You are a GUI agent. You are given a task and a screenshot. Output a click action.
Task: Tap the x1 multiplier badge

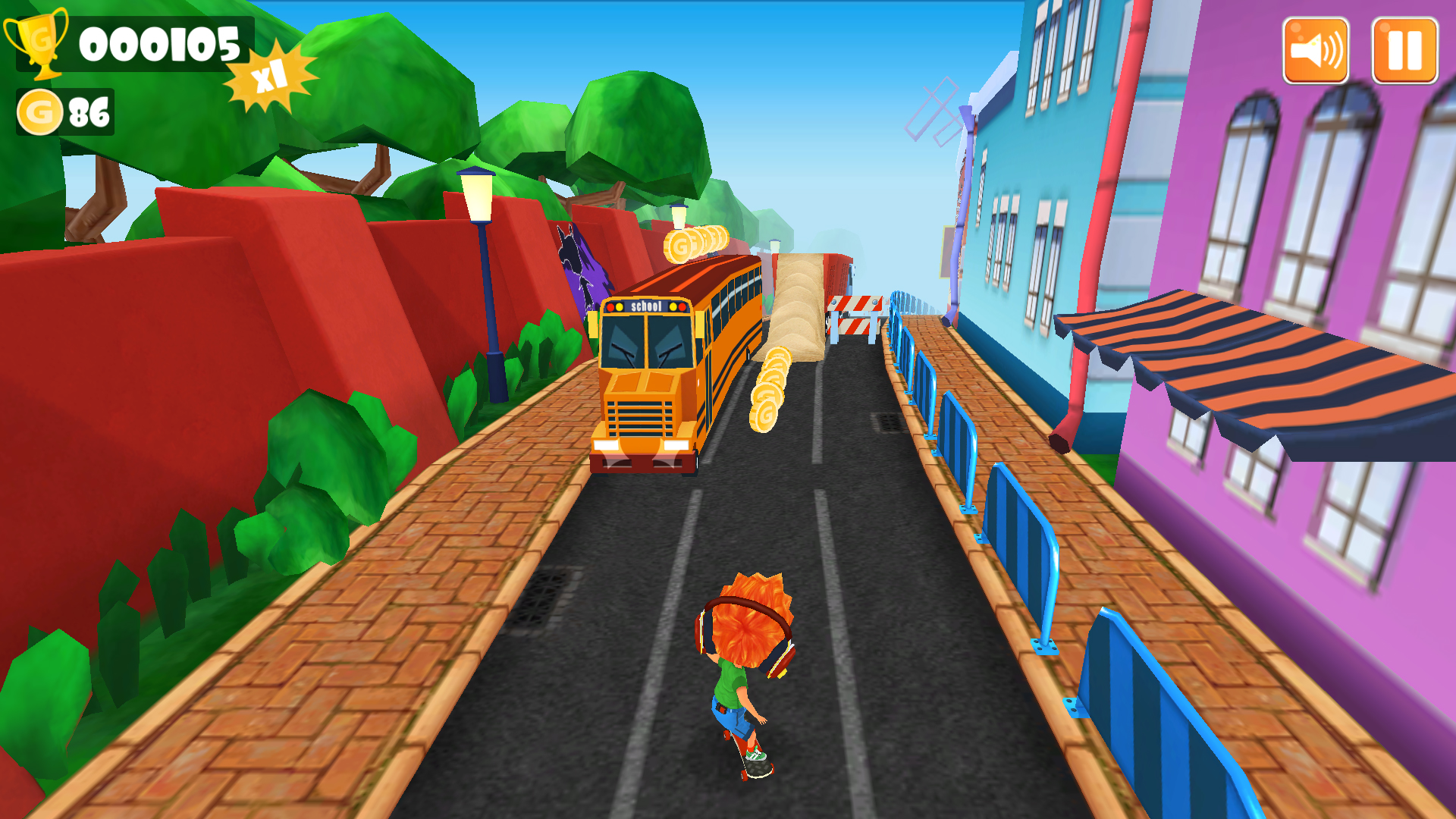[269, 76]
